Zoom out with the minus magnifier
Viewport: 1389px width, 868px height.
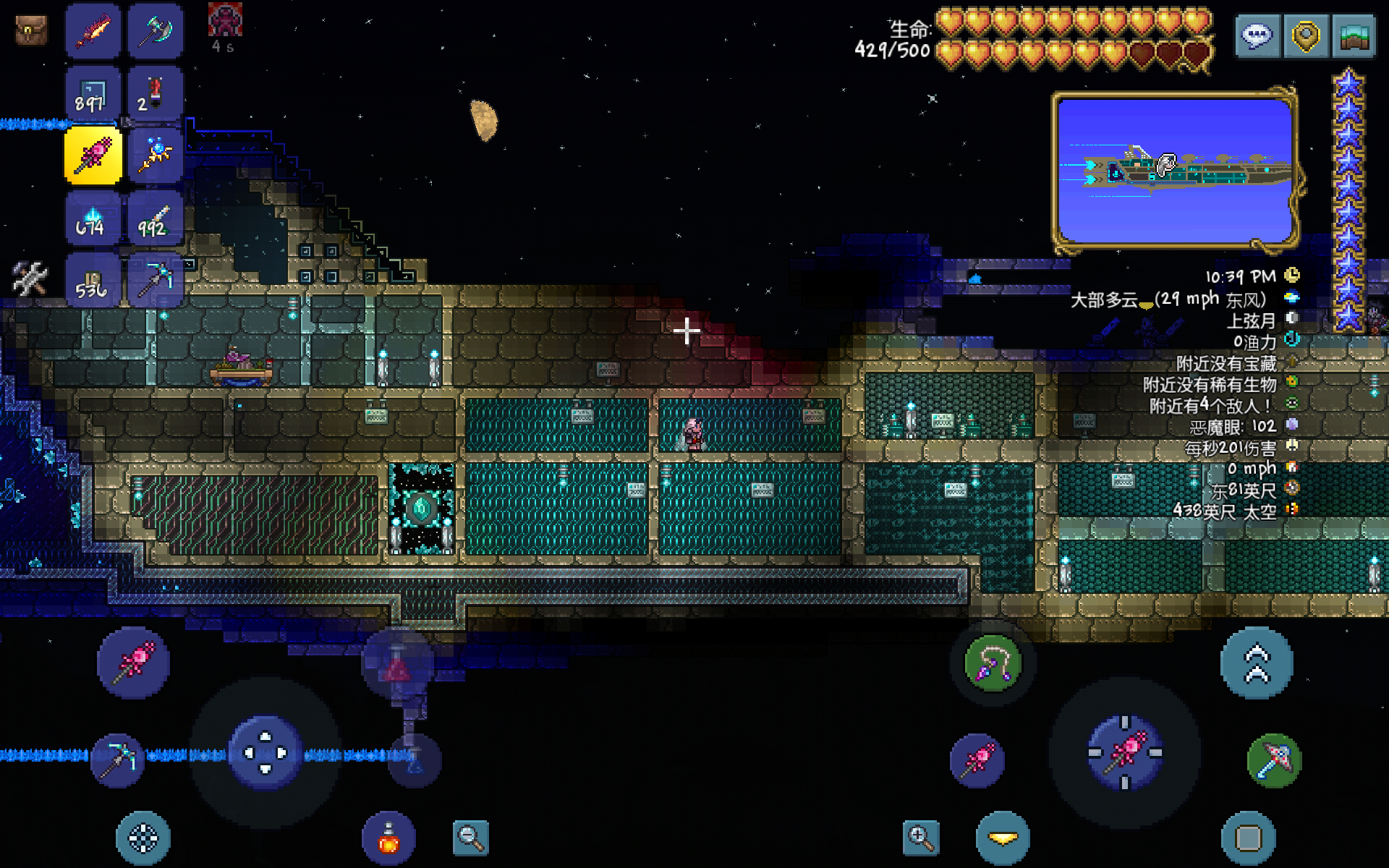pyautogui.click(x=471, y=838)
